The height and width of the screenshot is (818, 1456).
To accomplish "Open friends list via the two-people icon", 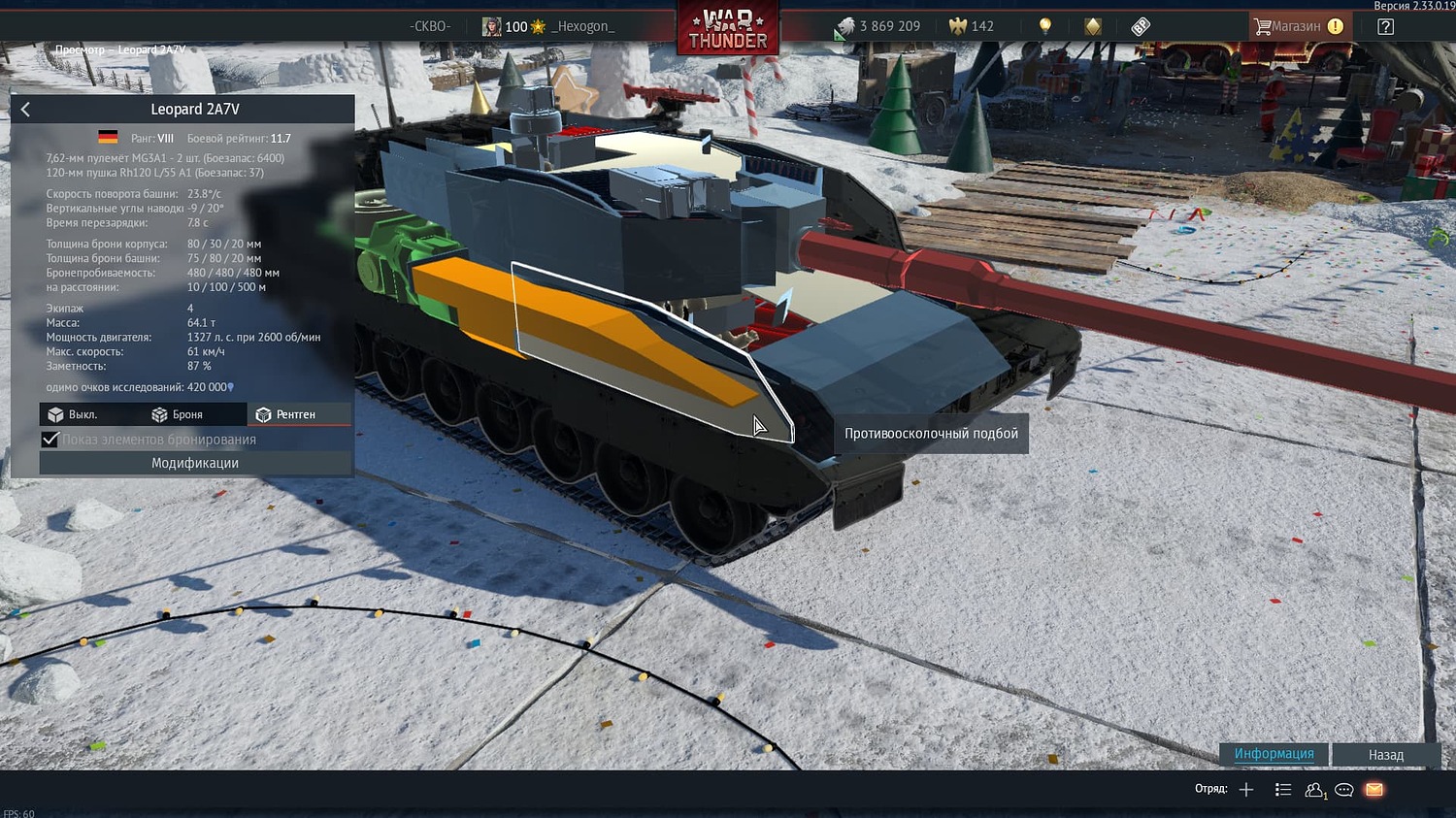I will pos(1314,789).
